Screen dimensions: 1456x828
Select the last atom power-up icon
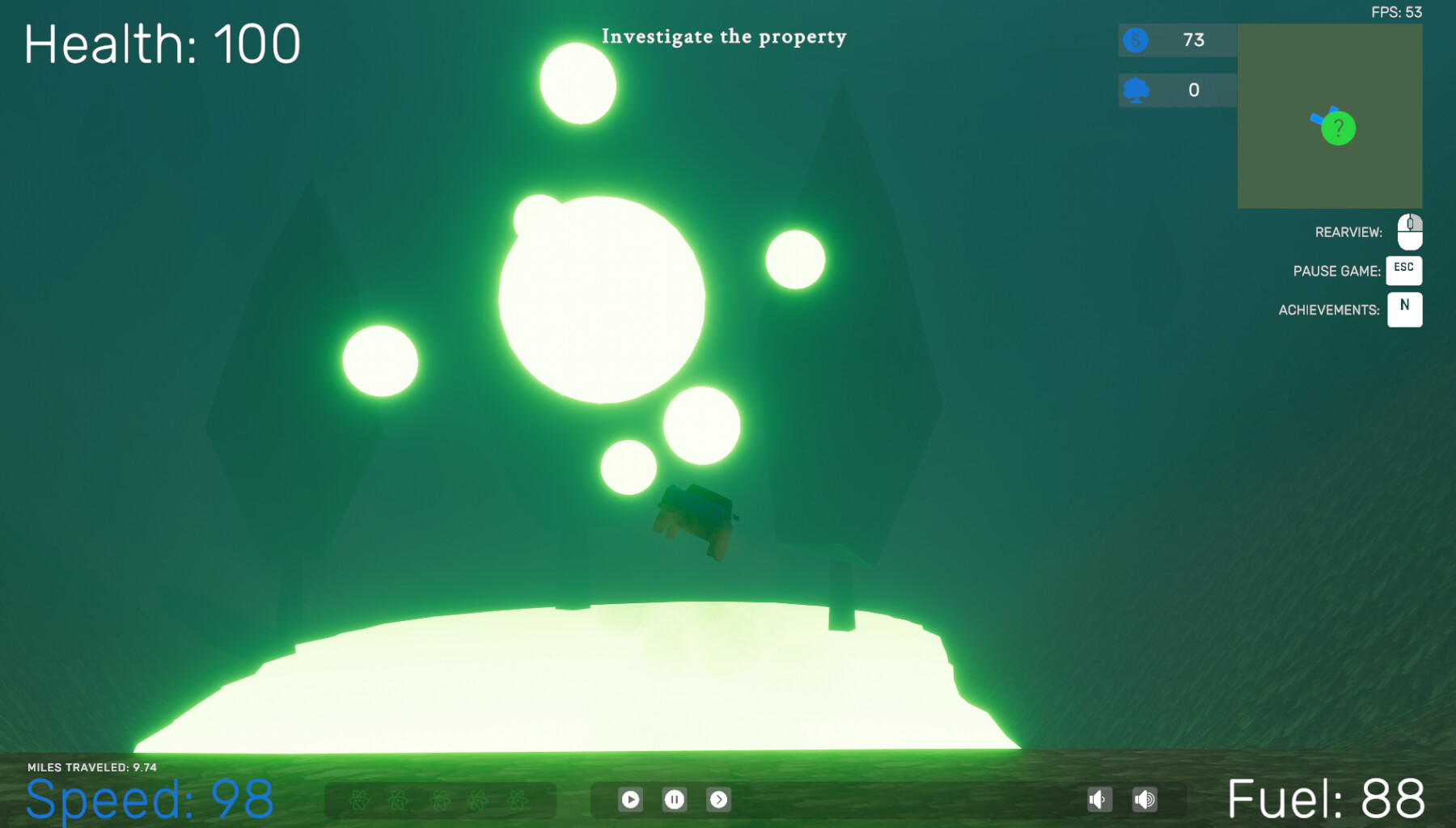pos(518,801)
